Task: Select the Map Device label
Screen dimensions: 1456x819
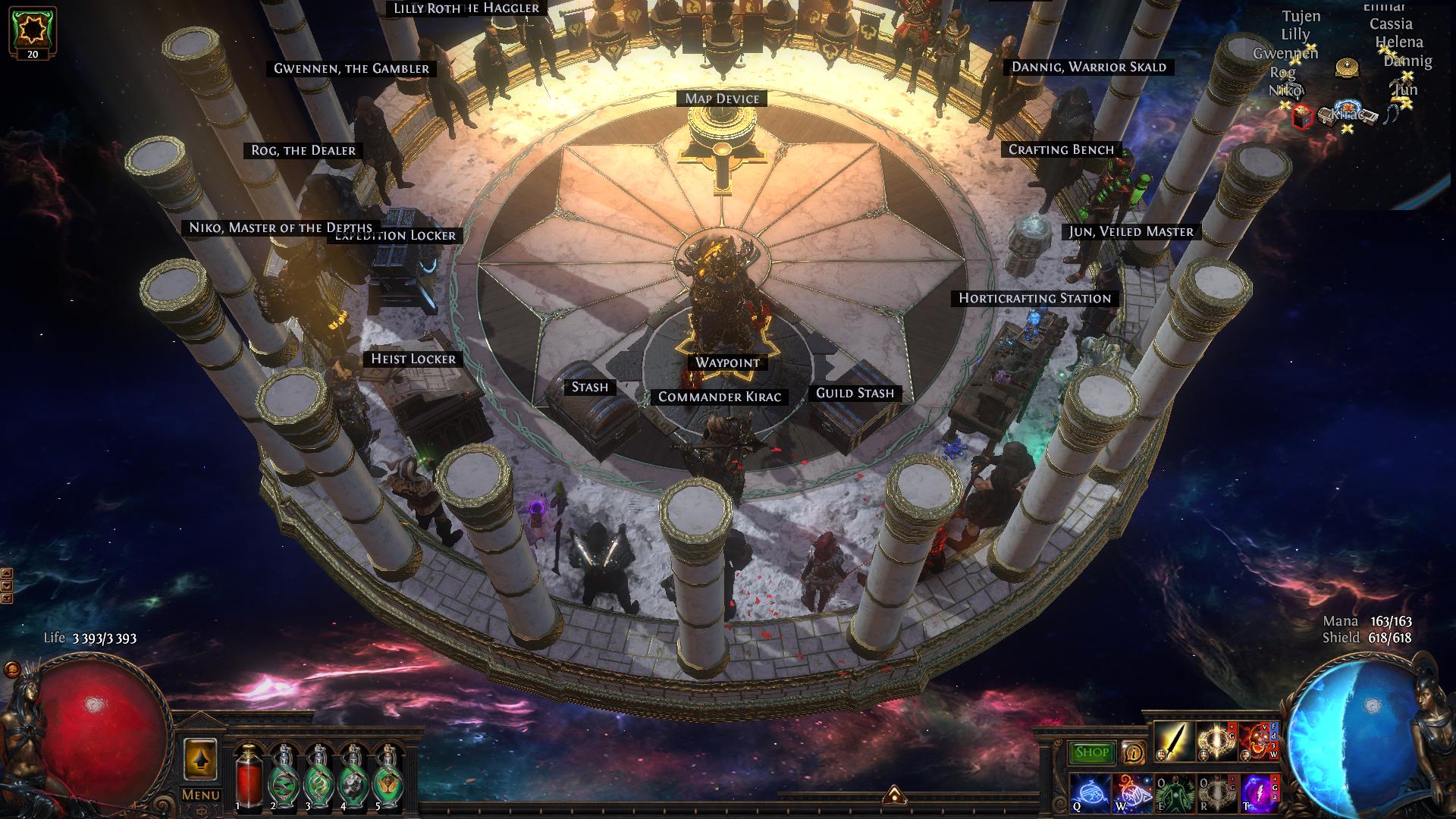Action: [722, 99]
